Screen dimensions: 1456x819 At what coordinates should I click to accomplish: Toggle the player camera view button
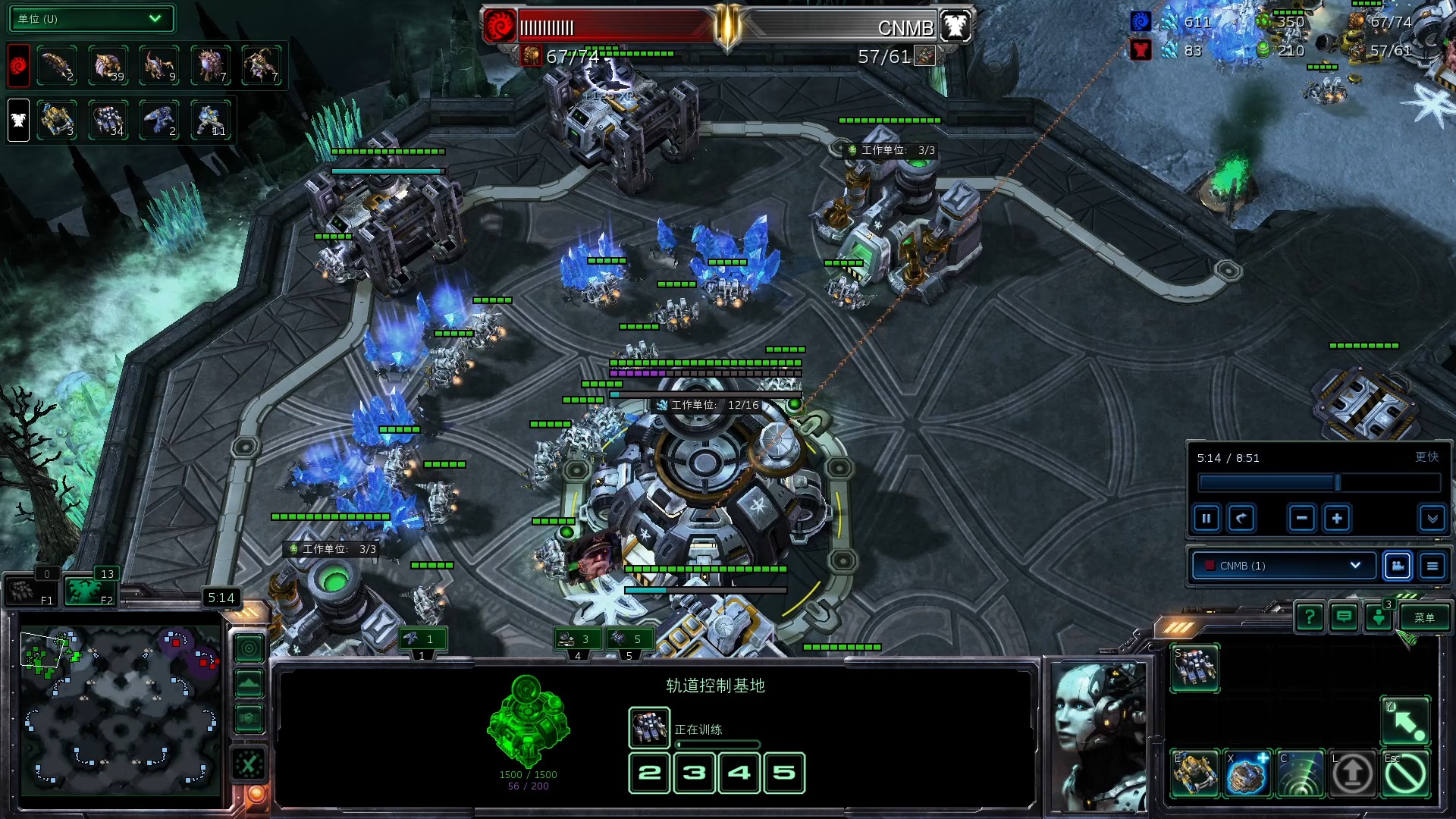pos(1398,566)
